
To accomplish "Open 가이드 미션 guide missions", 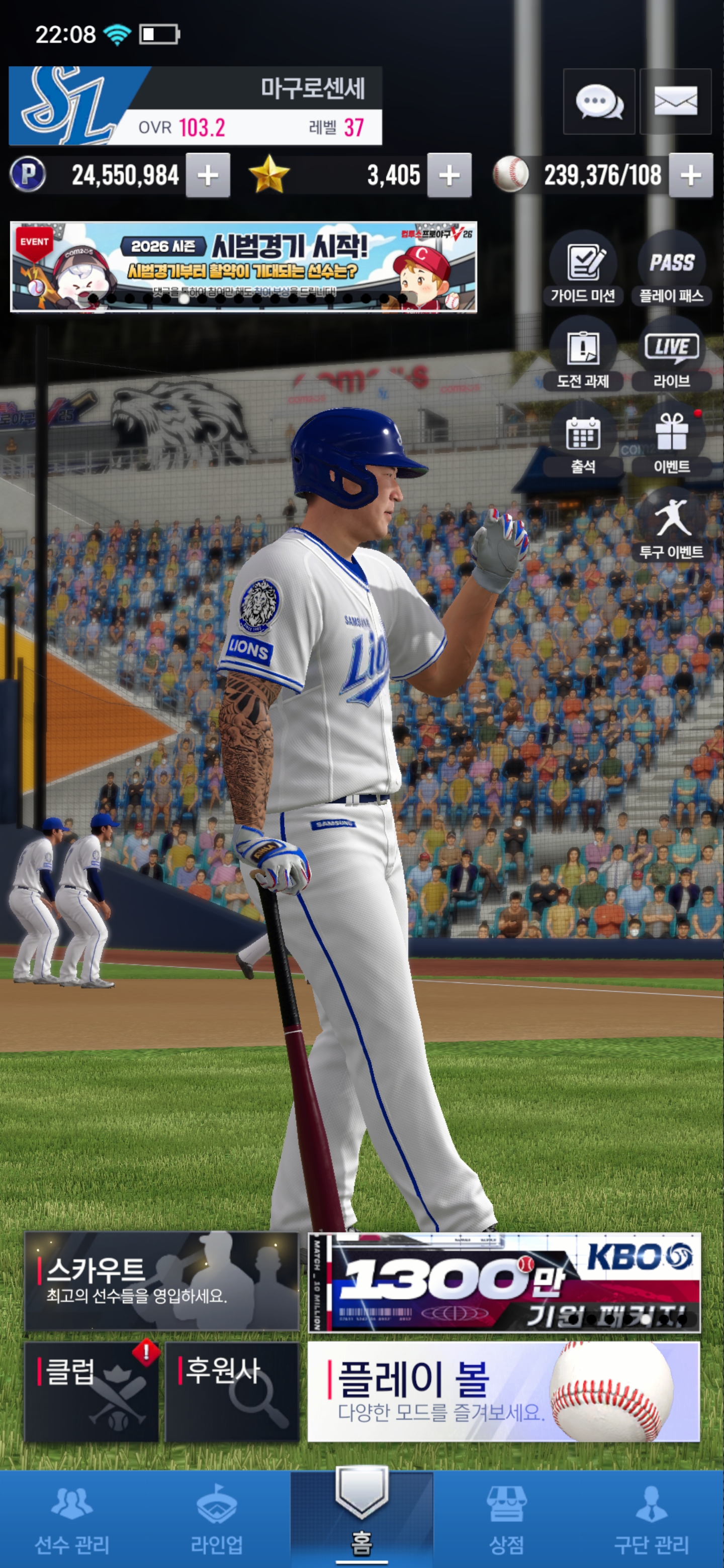I will click(x=583, y=268).
